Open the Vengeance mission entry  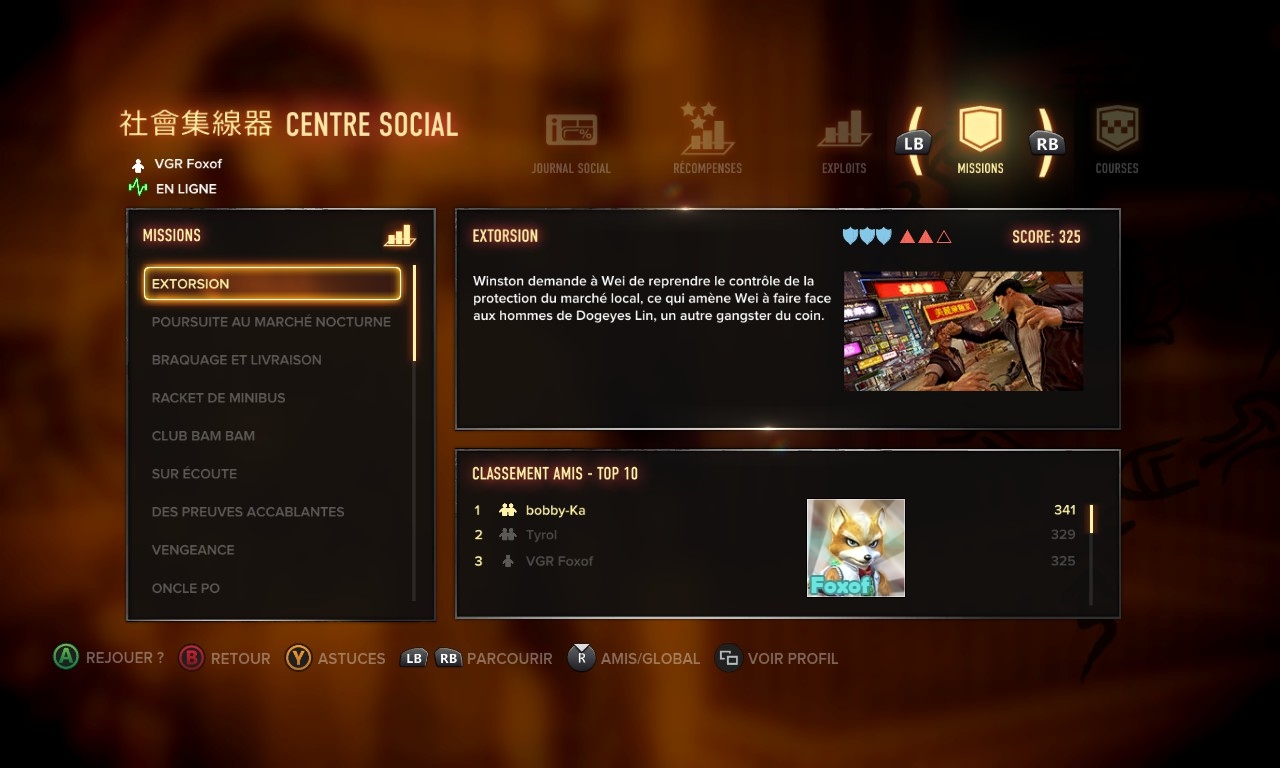click(193, 550)
